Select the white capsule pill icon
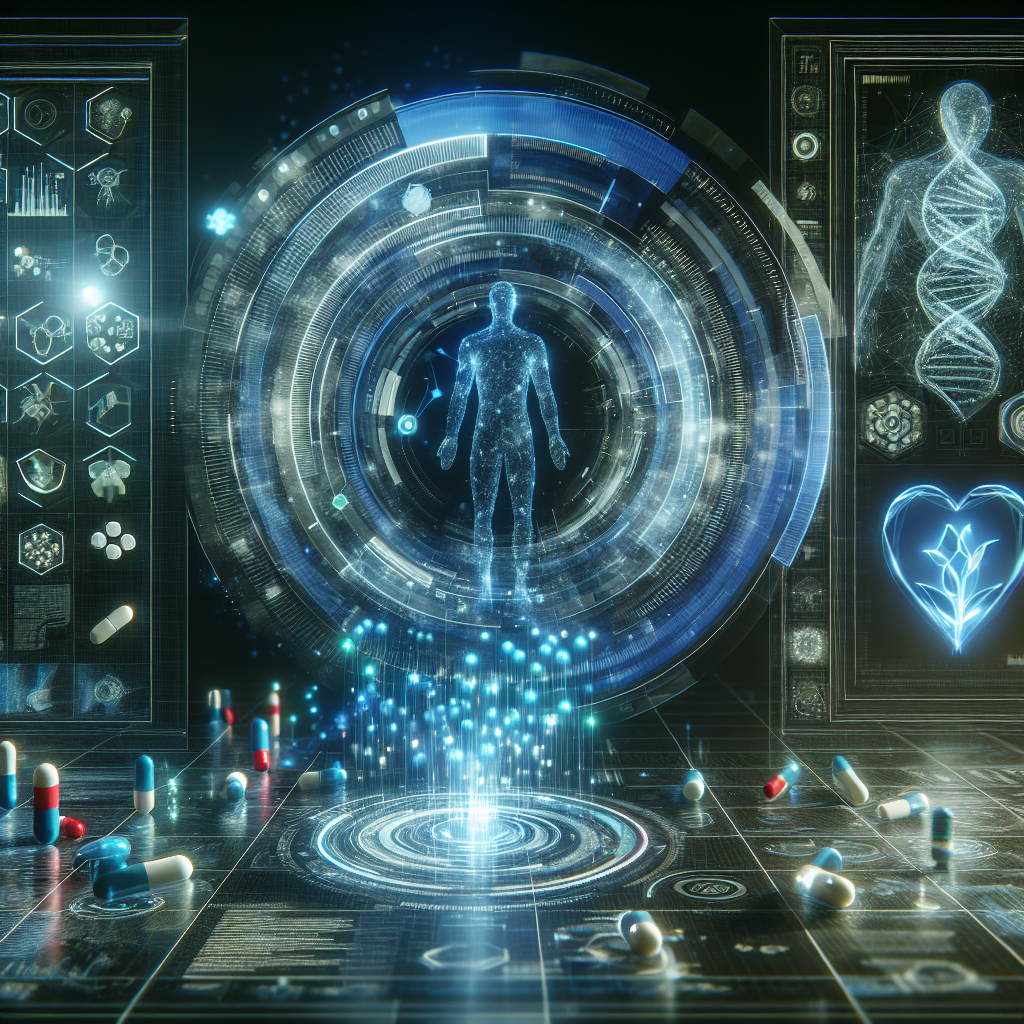This screenshot has width=1024, height=1024. pos(111,623)
